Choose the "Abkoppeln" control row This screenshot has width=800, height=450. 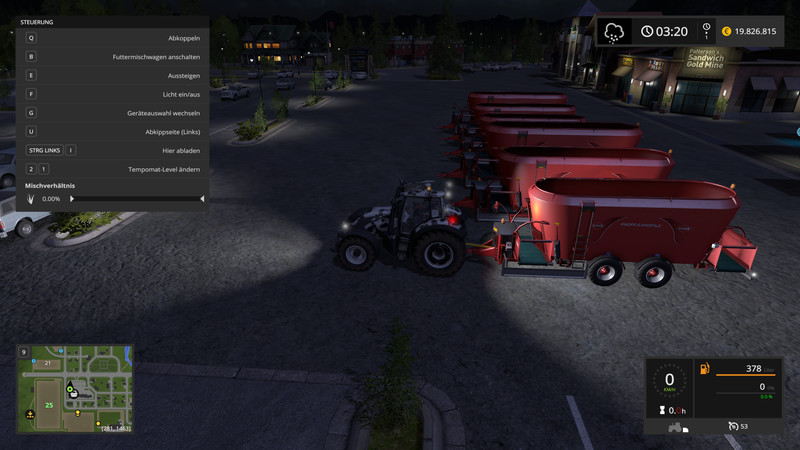pyautogui.click(x=113, y=38)
